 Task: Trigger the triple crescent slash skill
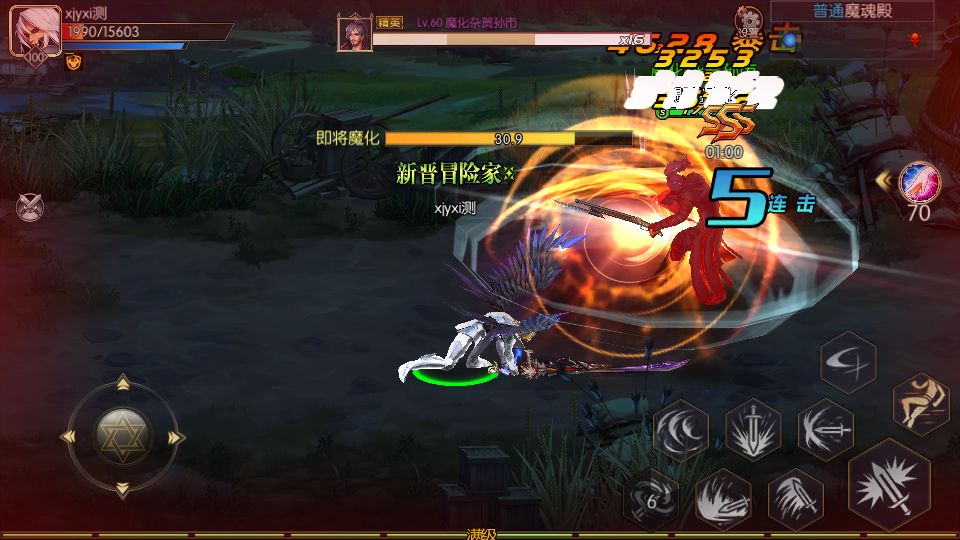coord(682,430)
